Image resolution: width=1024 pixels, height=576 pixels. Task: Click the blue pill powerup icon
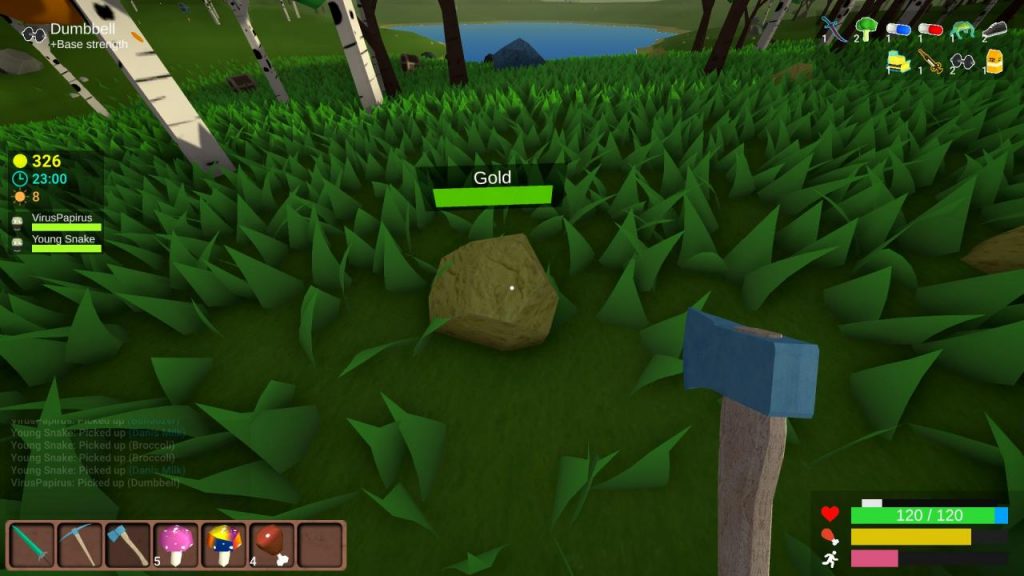pyautogui.click(x=898, y=30)
